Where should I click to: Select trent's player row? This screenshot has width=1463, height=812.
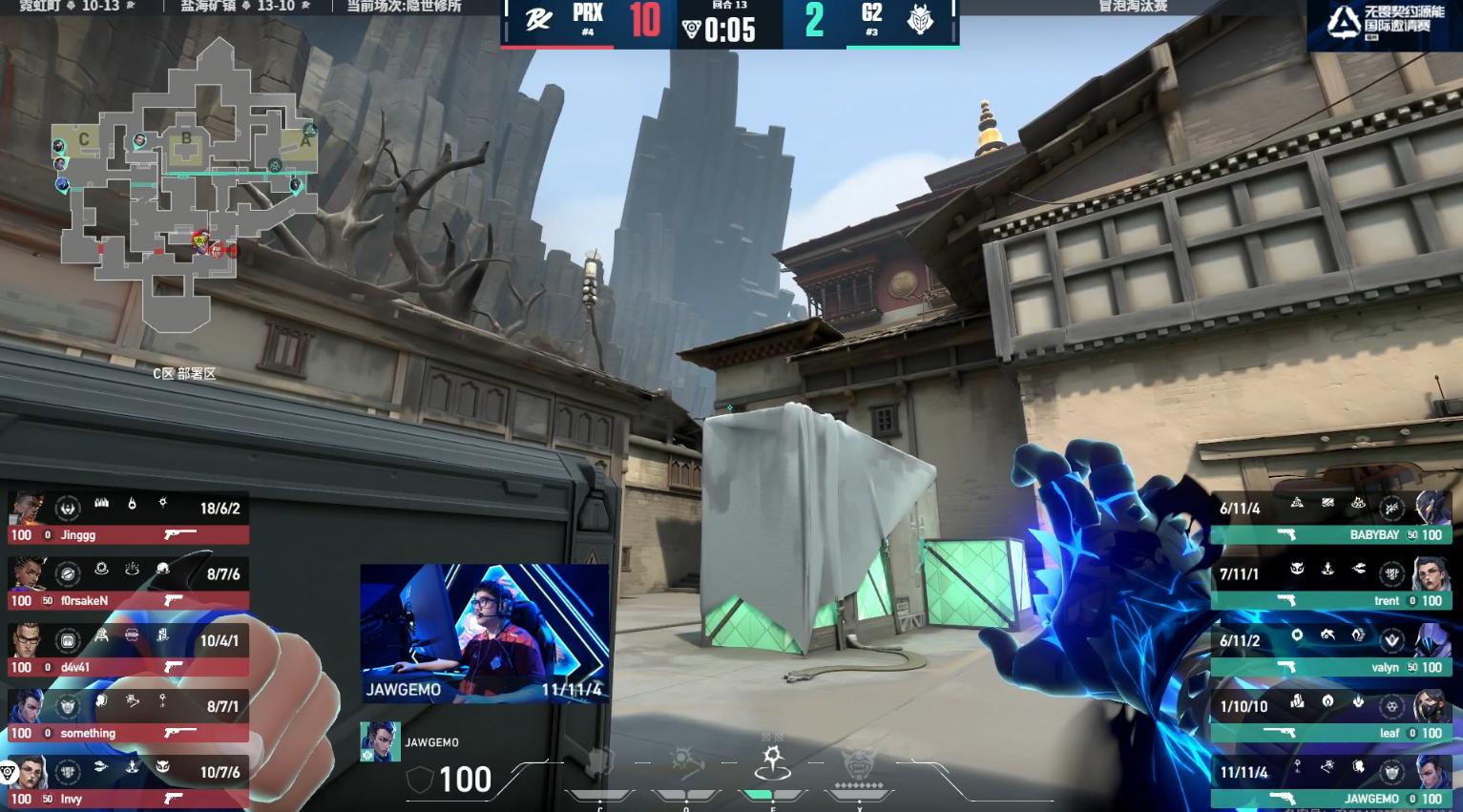tap(1331, 585)
